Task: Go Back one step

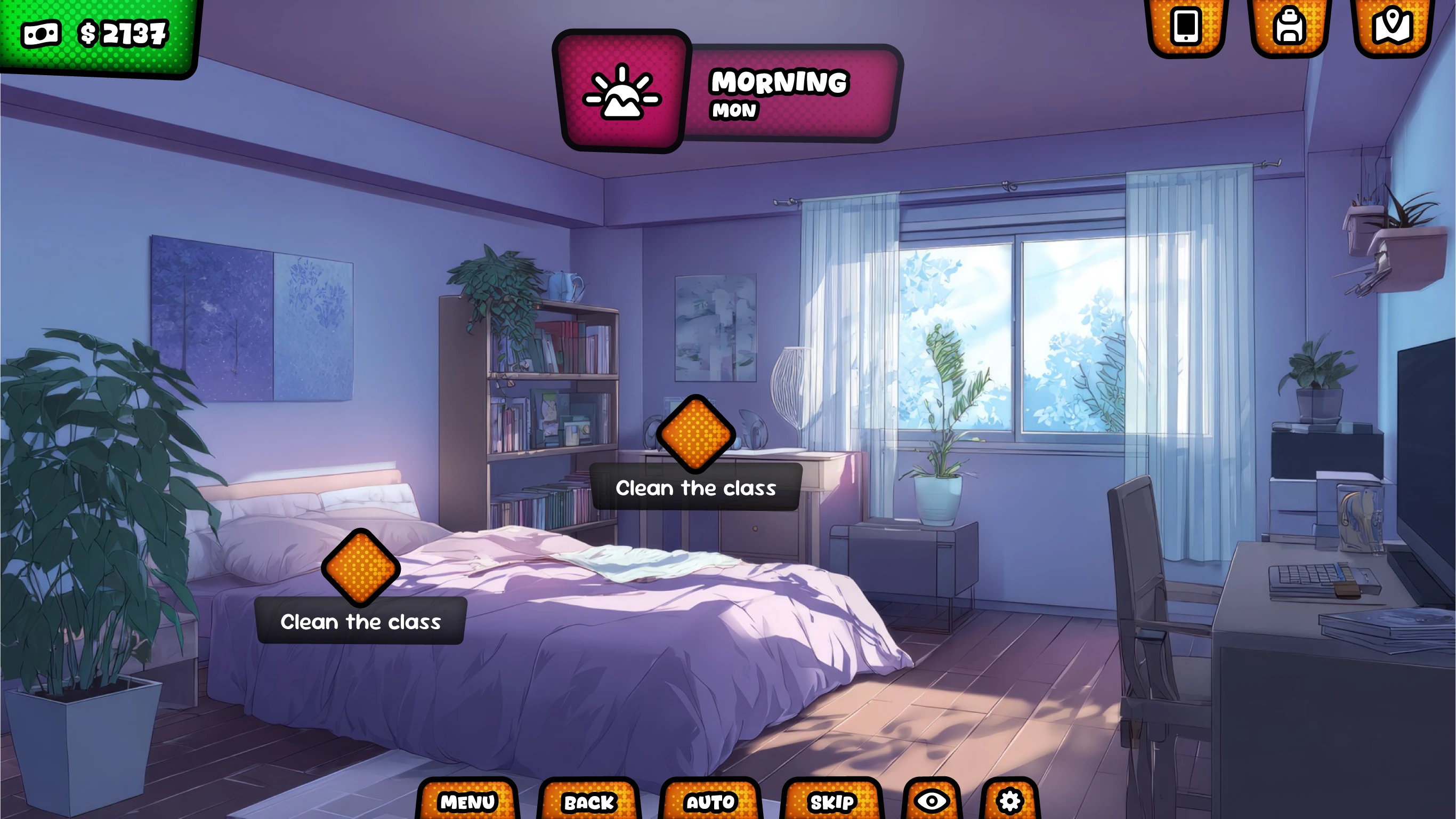Action: pyautogui.click(x=589, y=801)
